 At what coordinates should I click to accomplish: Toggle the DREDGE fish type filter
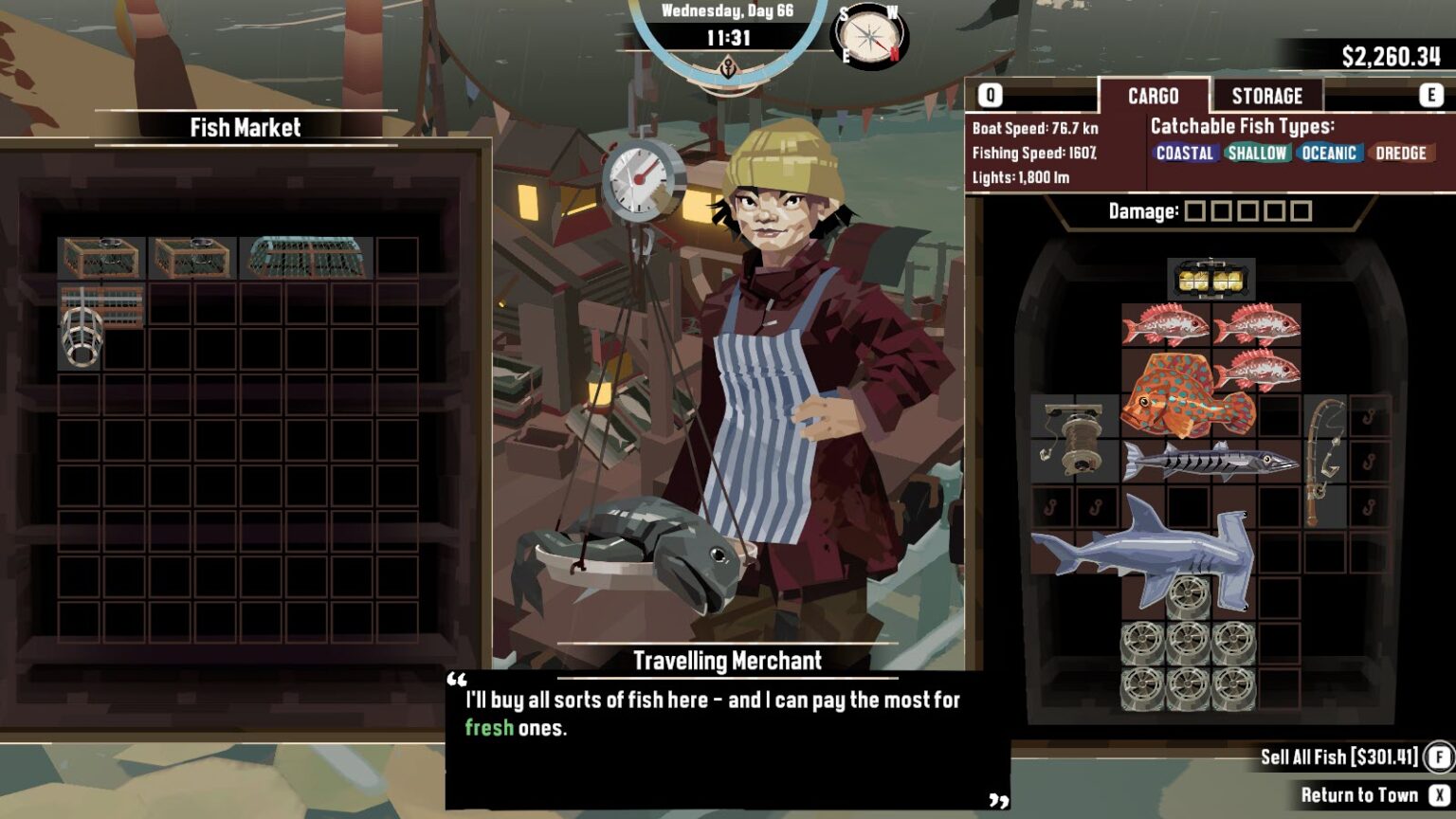pos(1403,153)
